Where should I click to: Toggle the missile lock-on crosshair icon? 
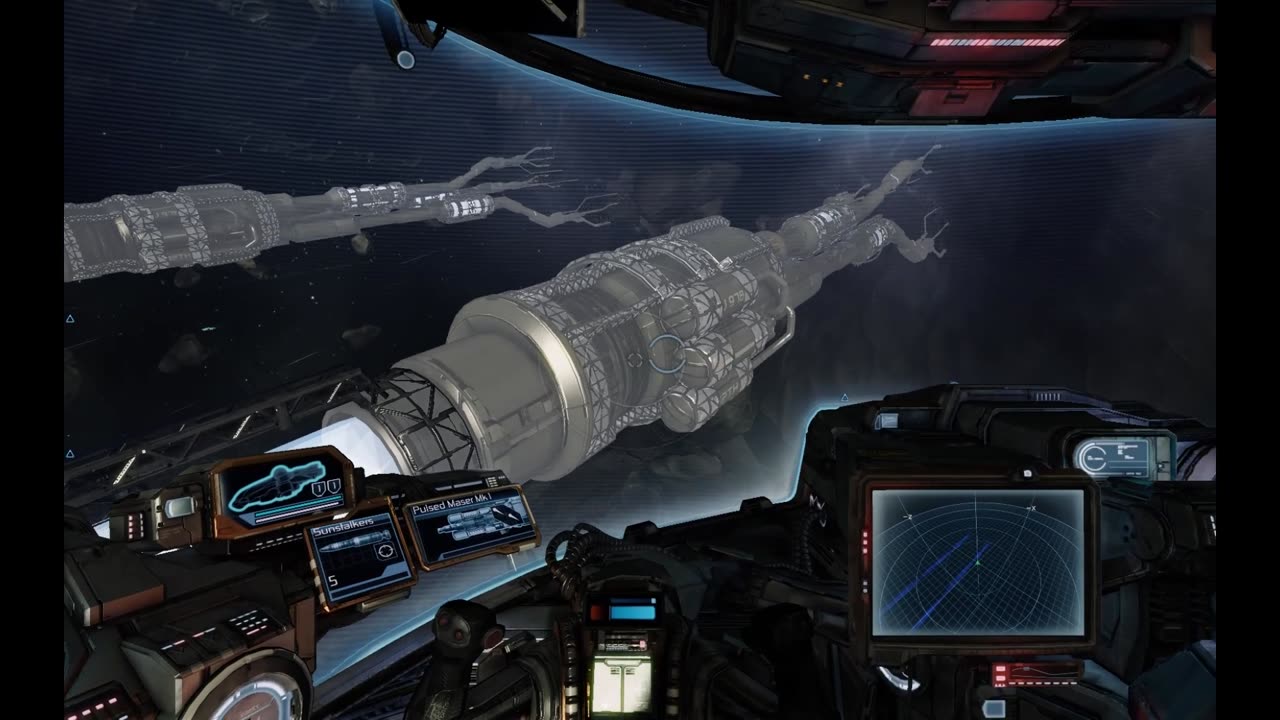[x=634, y=359]
